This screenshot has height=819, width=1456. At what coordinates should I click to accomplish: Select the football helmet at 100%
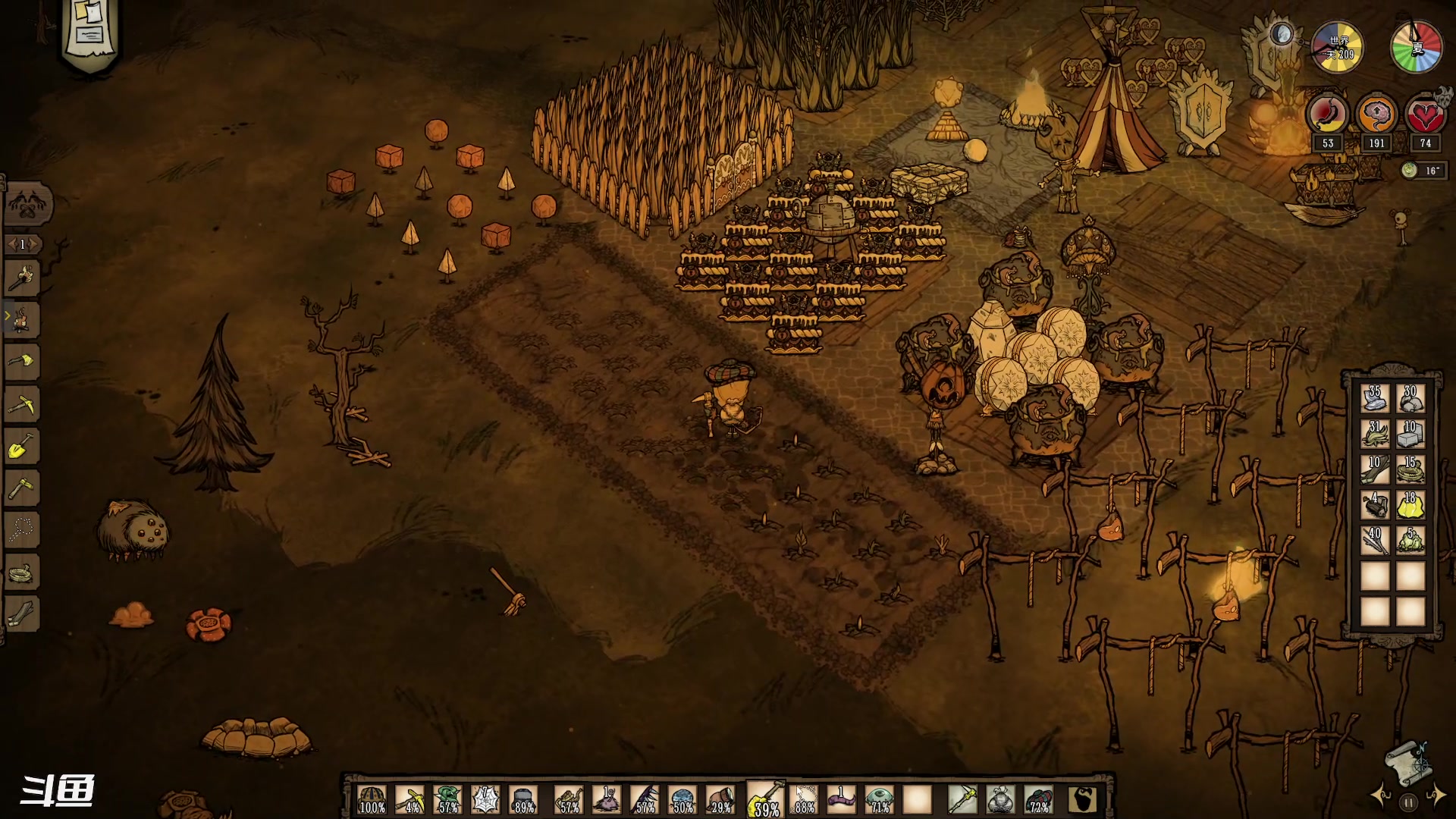click(x=372, y=799)
